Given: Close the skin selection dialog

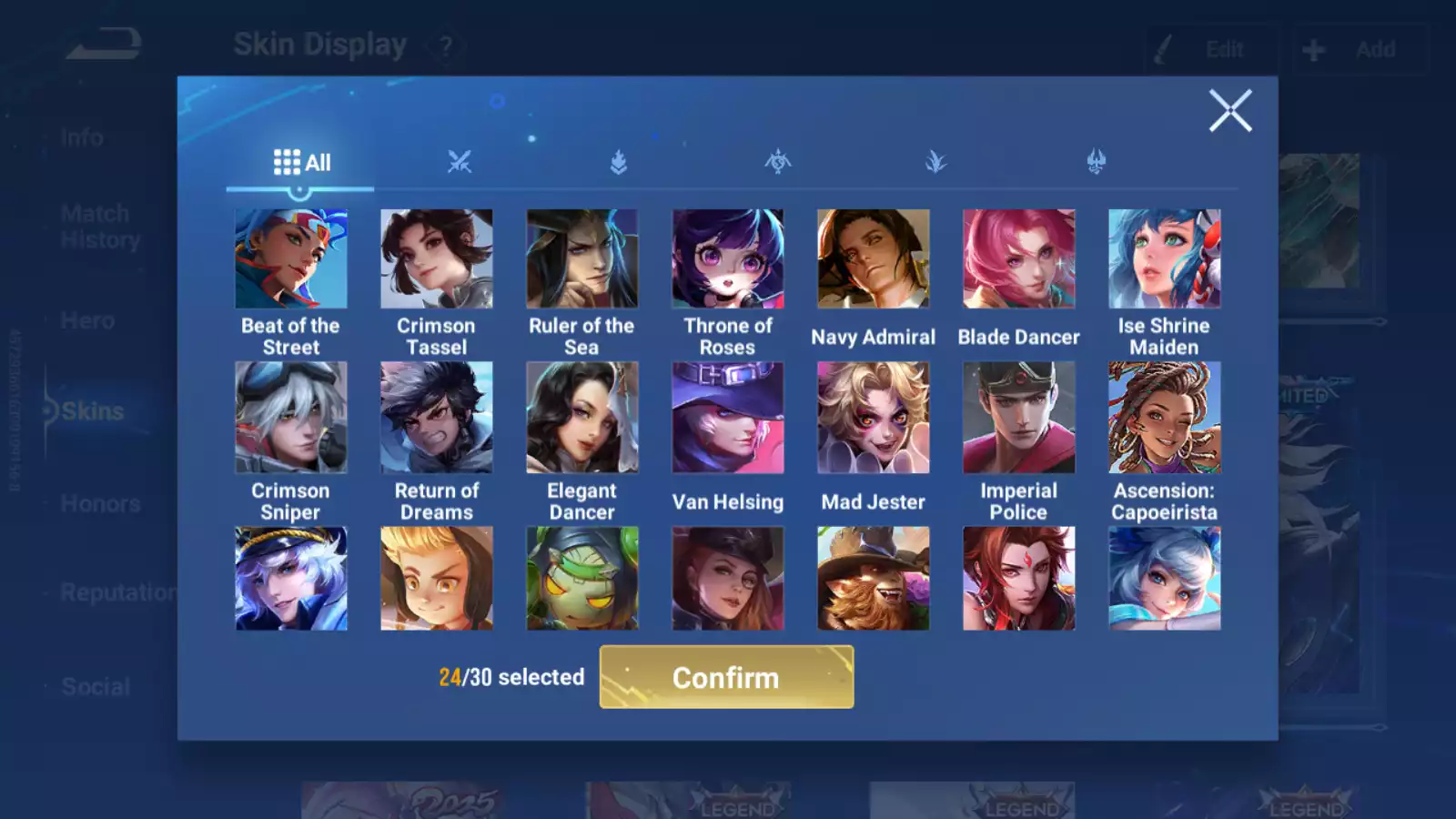Looking at the screenshot, I should (x=1230, y=111).
